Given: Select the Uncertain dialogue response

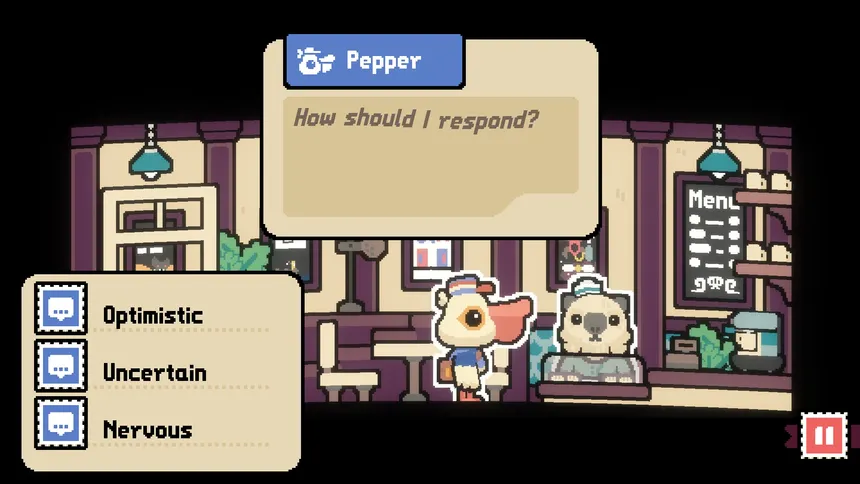Looking at the screenshot, I should point(154,373).
